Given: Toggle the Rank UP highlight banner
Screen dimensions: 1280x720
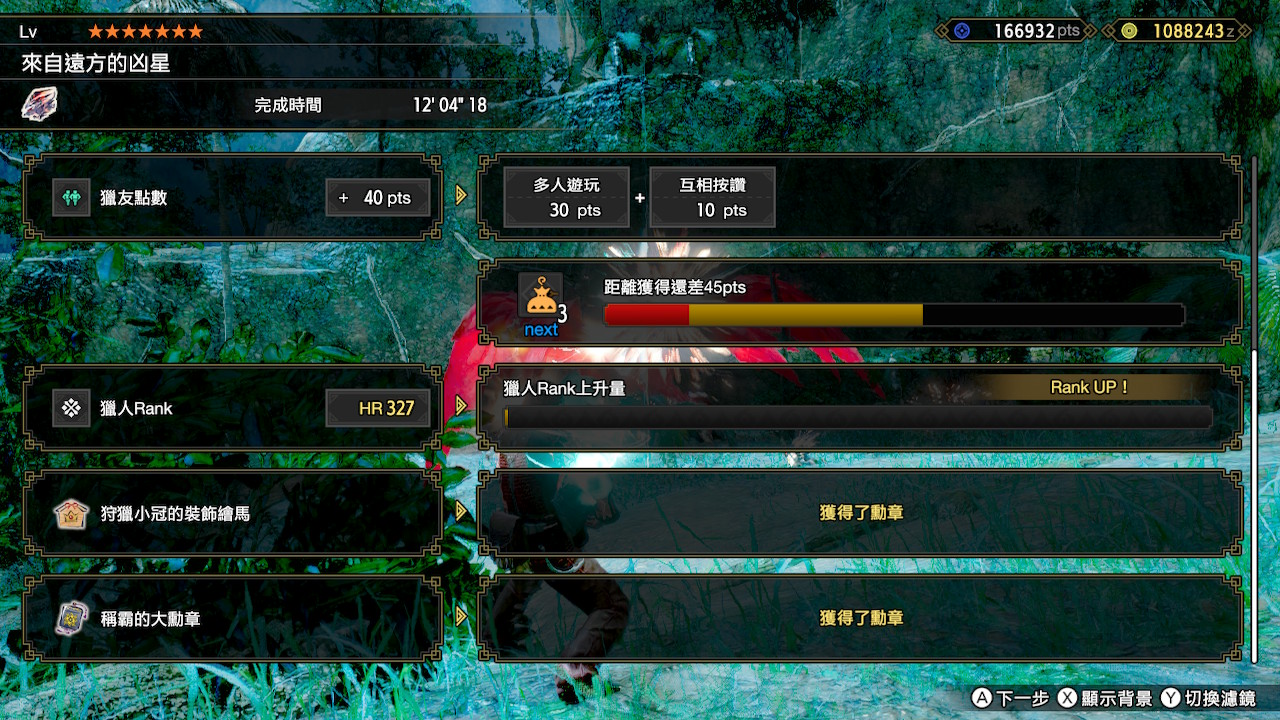Looking at the screenshot, I should (1090, 387).
